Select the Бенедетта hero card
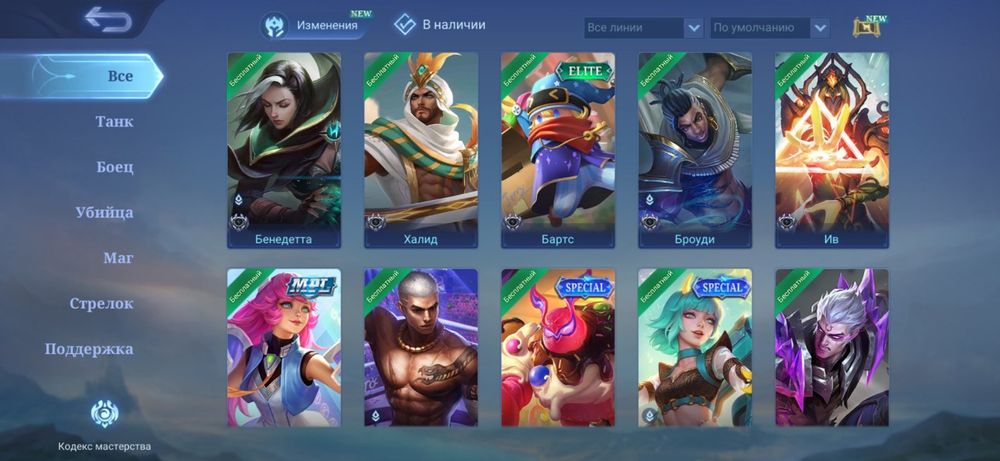Viewport: 1000px width, 461px height. pos(284,150)
